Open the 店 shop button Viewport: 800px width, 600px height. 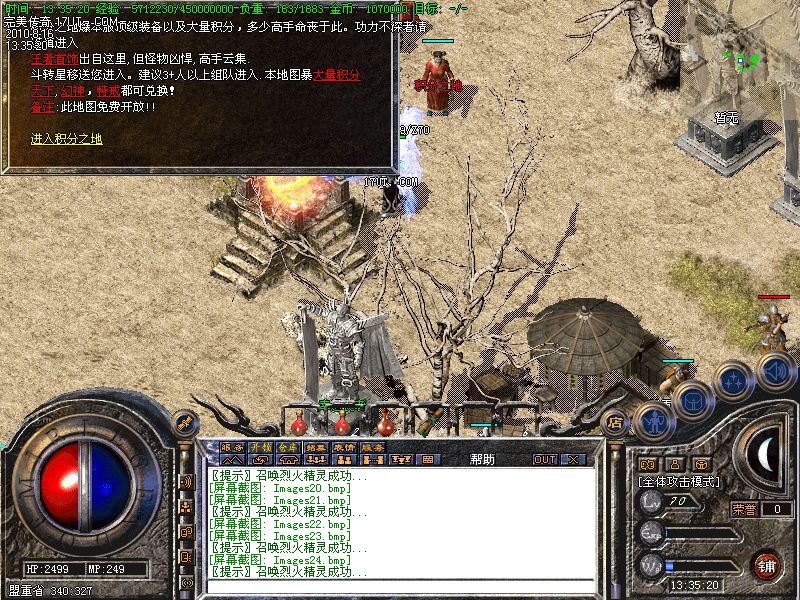point(617,423)
